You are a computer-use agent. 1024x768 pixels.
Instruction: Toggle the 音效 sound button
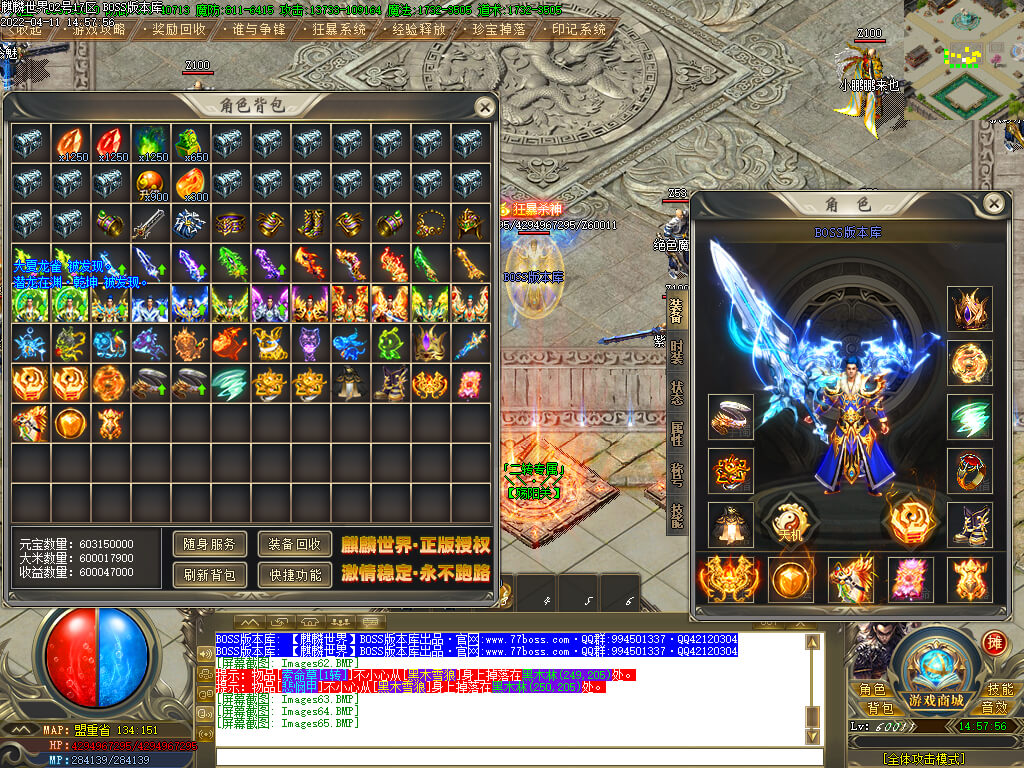[x=999, y=708]
